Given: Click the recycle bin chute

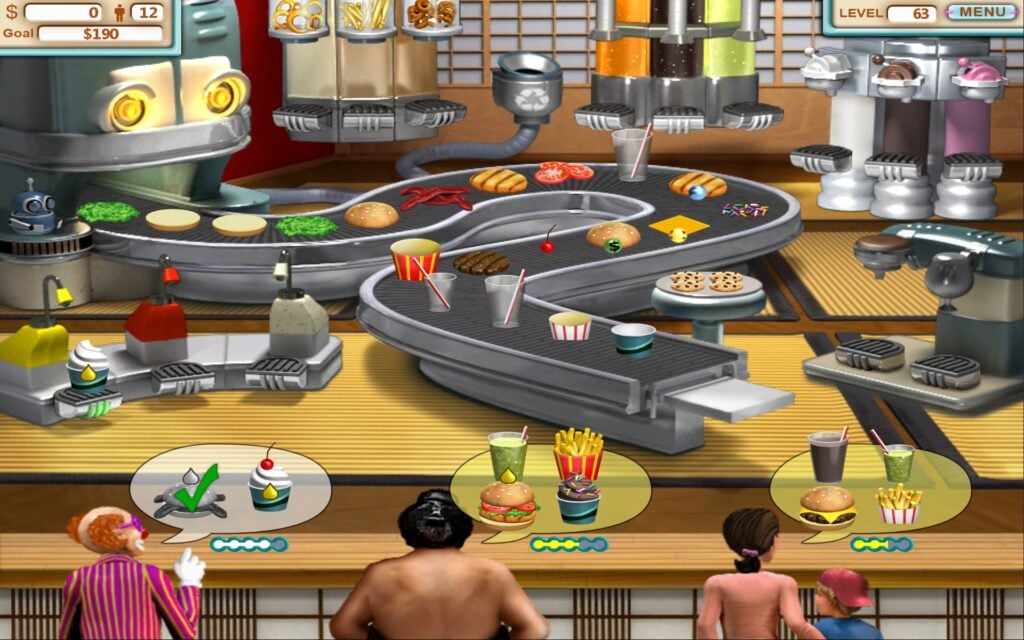Looking at the screenshot, I should click(x=527, y=76).
